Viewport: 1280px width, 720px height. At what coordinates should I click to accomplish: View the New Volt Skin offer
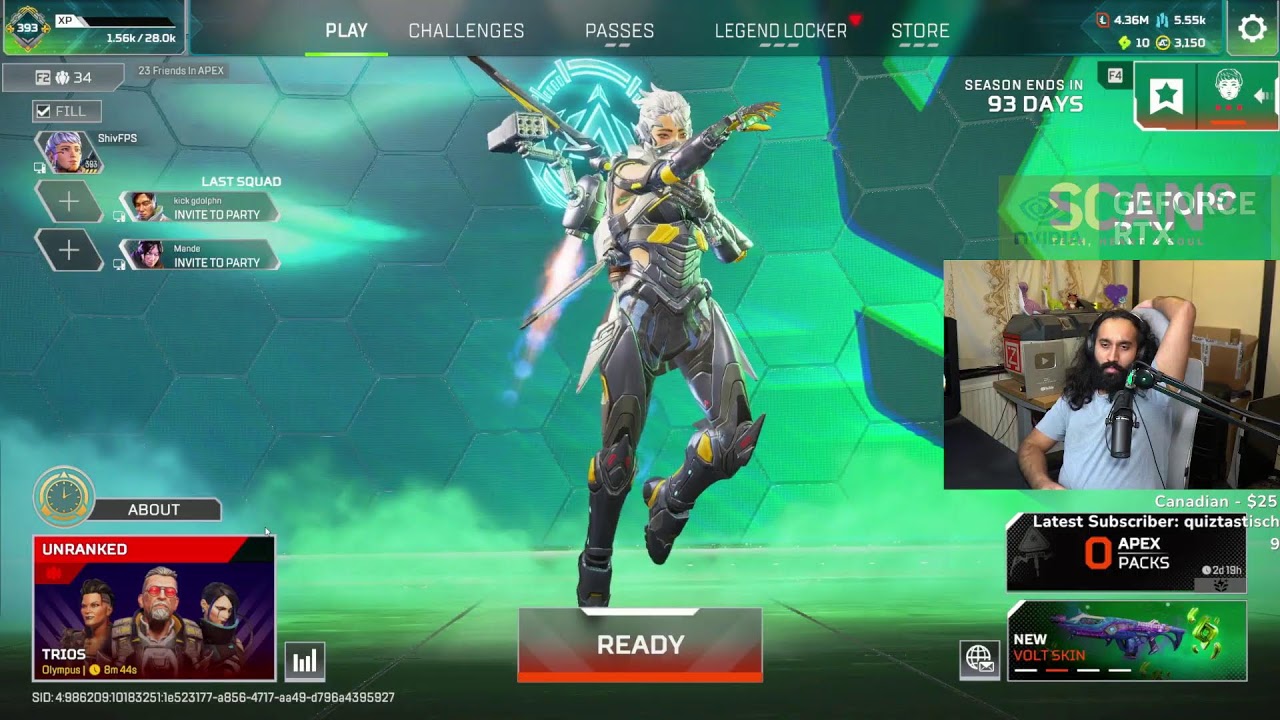pyautogui.click(x=1126, y=641)
